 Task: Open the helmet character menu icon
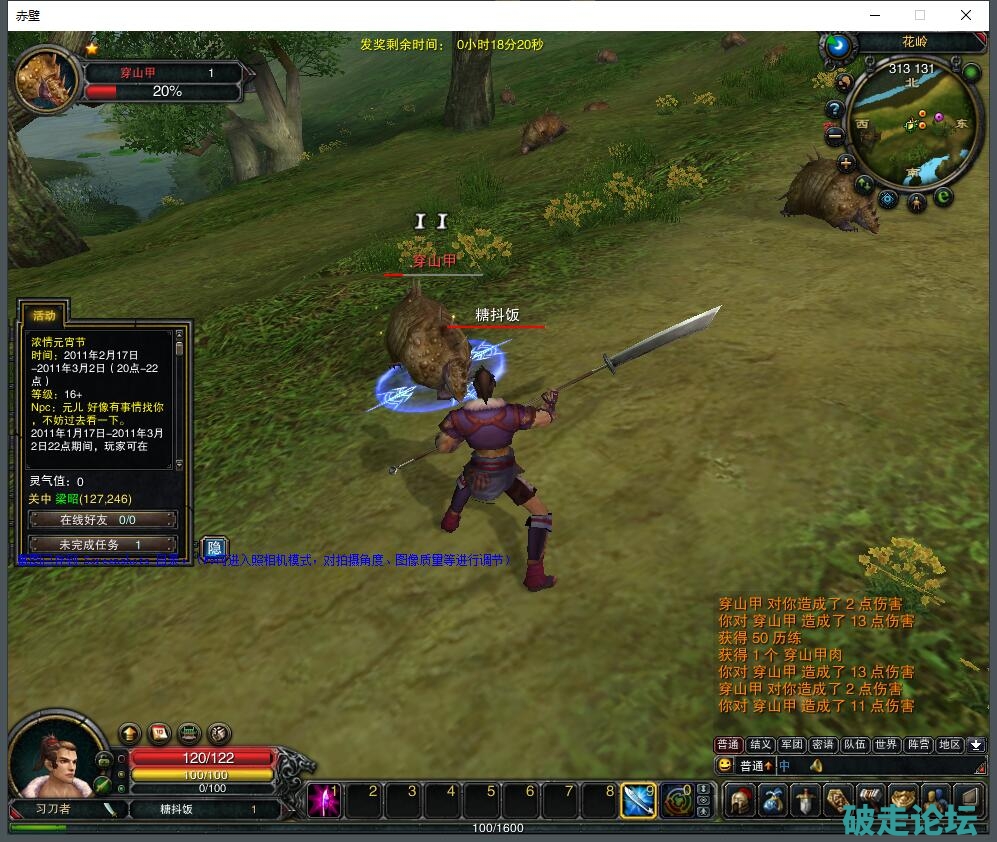pyautogui.click(x=740, y=800)
